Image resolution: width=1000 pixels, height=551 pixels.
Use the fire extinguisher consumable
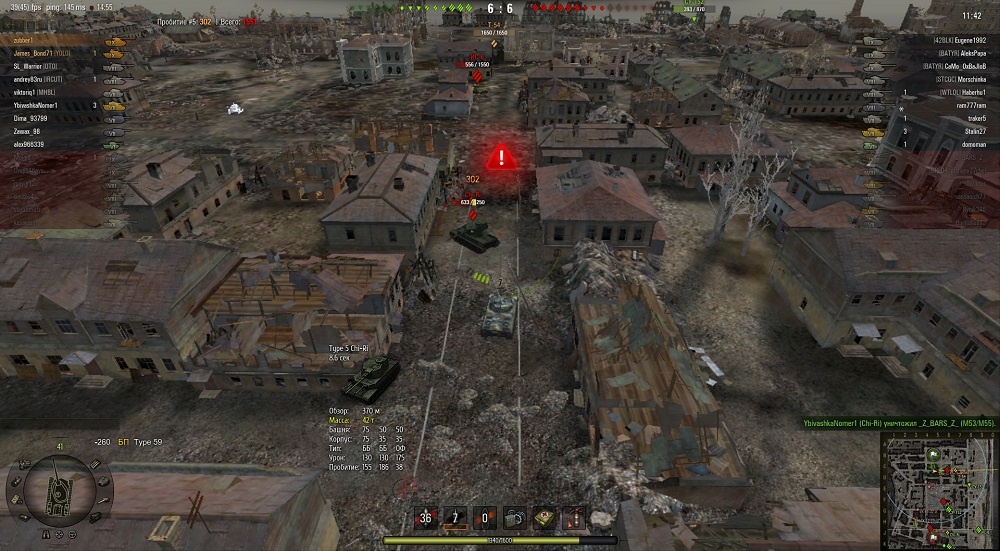pyautogui.click(x=575, y=518)
